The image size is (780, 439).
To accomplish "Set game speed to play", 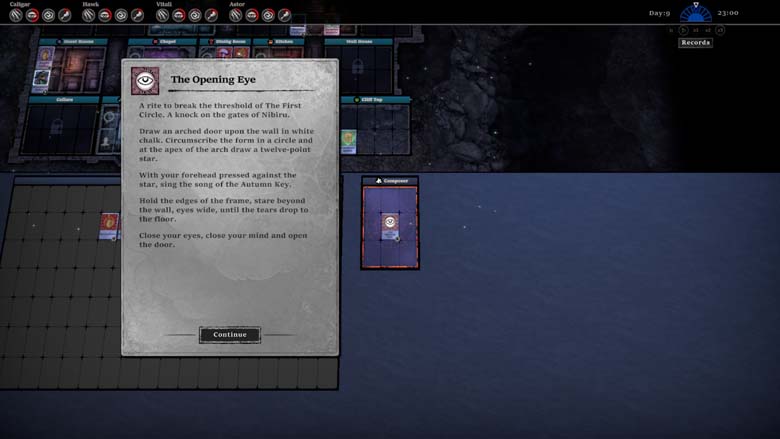I will pyautogui.click(x=684, y=31).
